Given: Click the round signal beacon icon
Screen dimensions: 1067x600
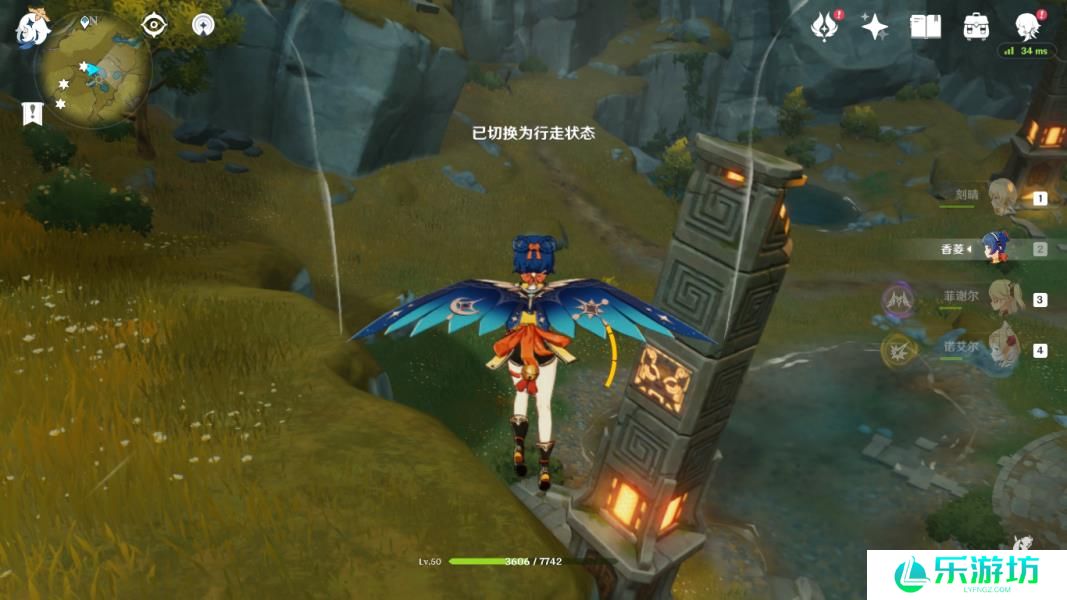Looking at the screenshot, I should tap(204, 25).
